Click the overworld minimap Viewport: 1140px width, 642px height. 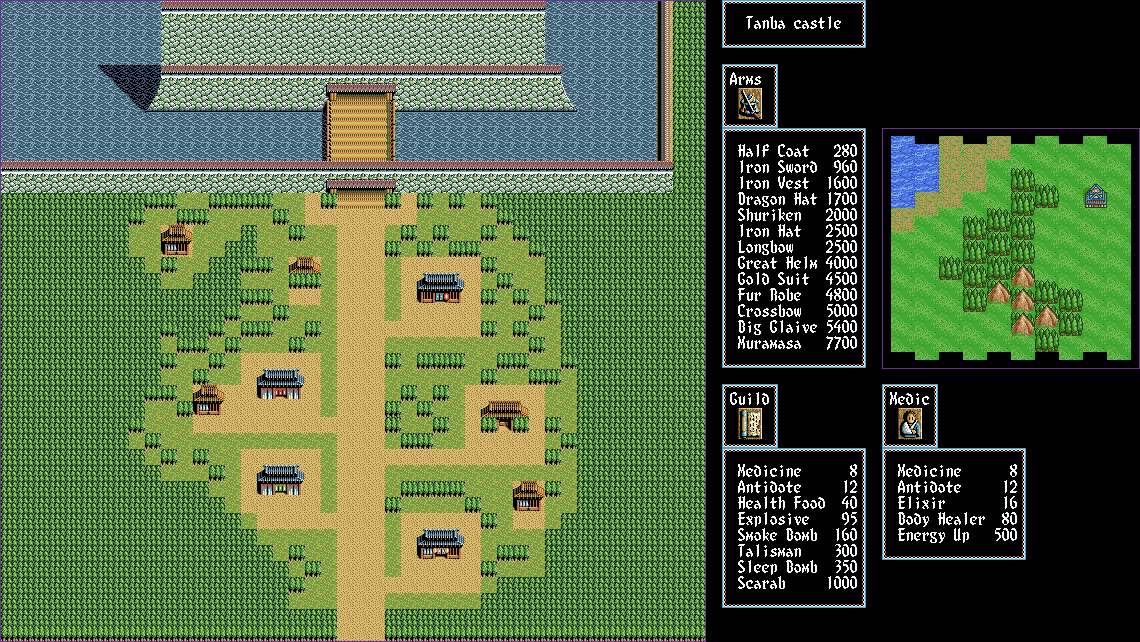1010,248
